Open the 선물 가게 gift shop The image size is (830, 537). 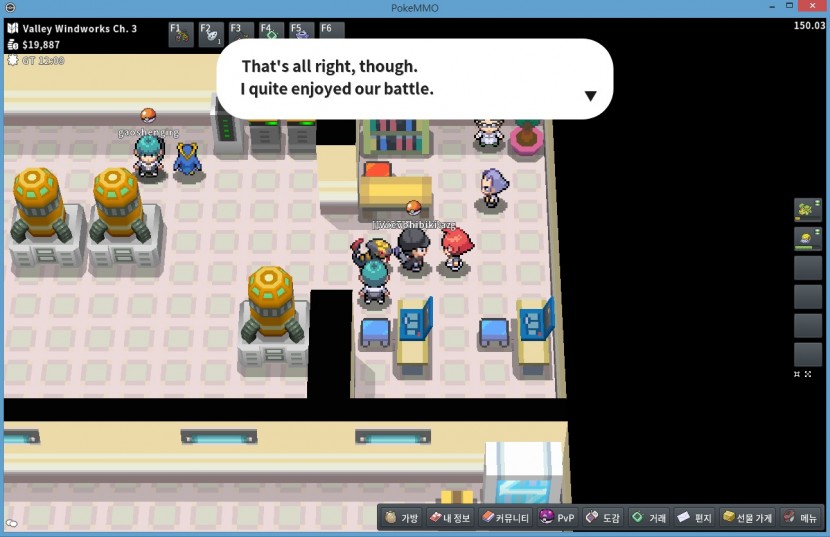tap(747, 518)
